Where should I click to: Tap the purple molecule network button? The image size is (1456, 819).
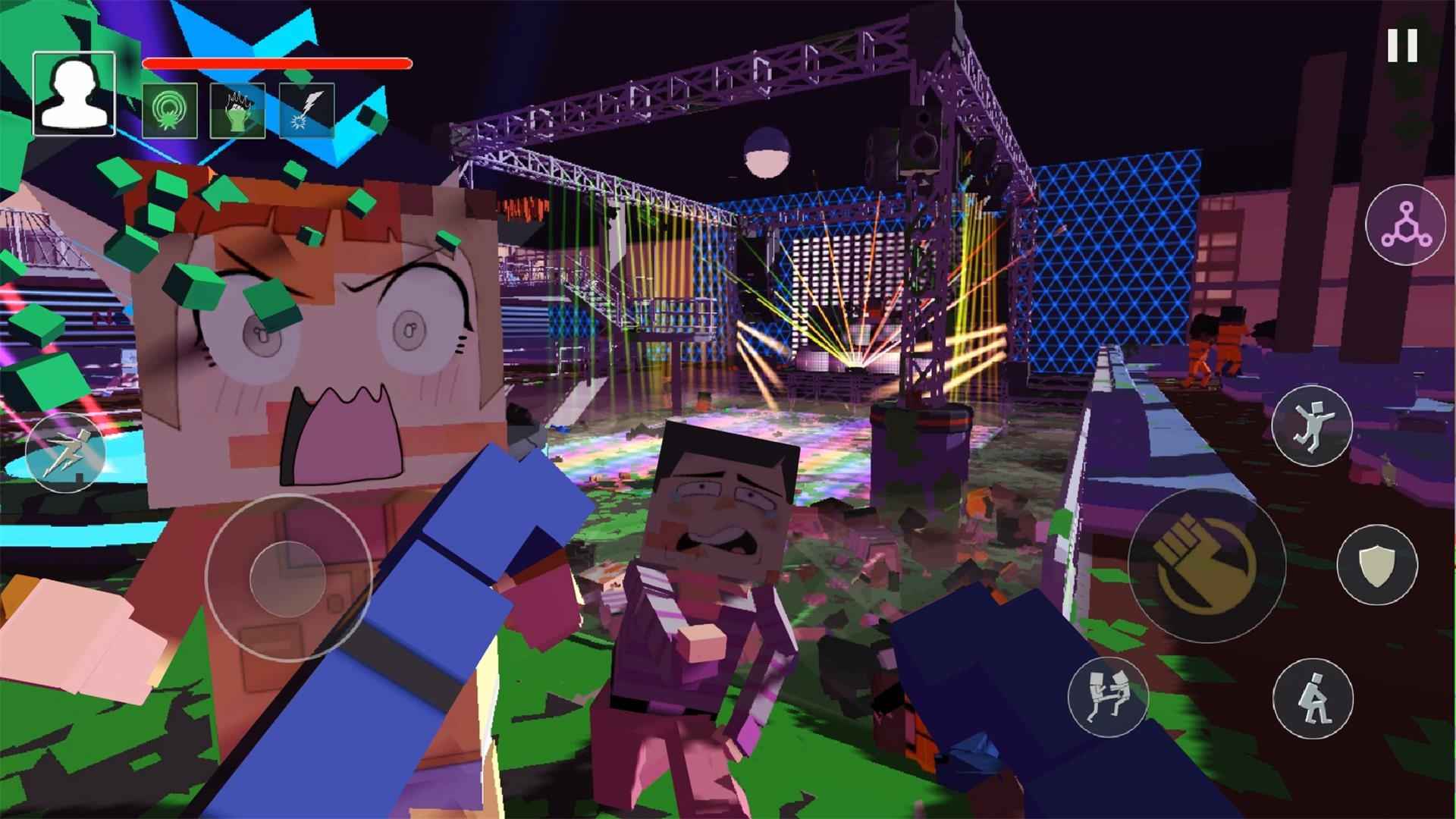(x=1405, y=225)
